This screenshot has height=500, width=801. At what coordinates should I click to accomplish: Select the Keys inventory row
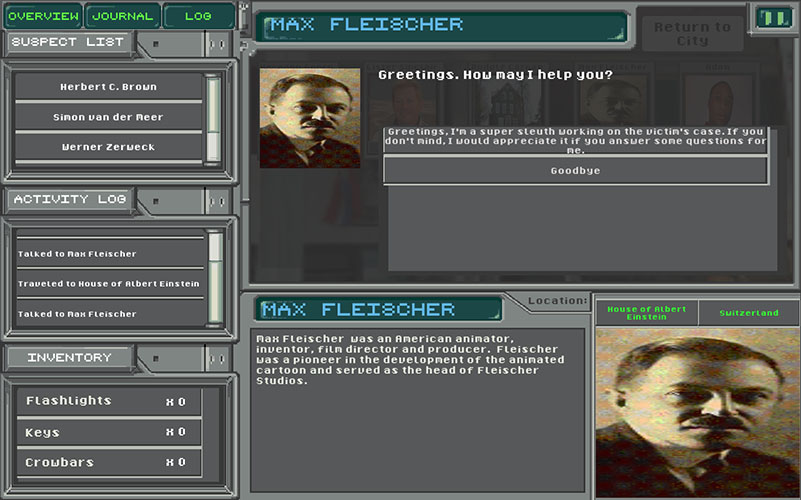[108, 433]
